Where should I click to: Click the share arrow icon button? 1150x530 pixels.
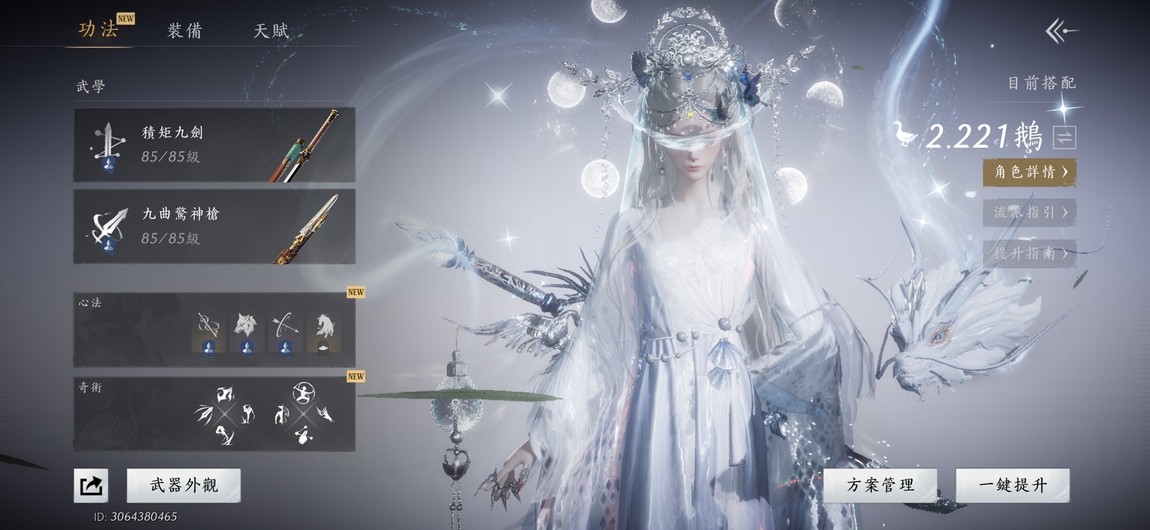pos(91,486)
